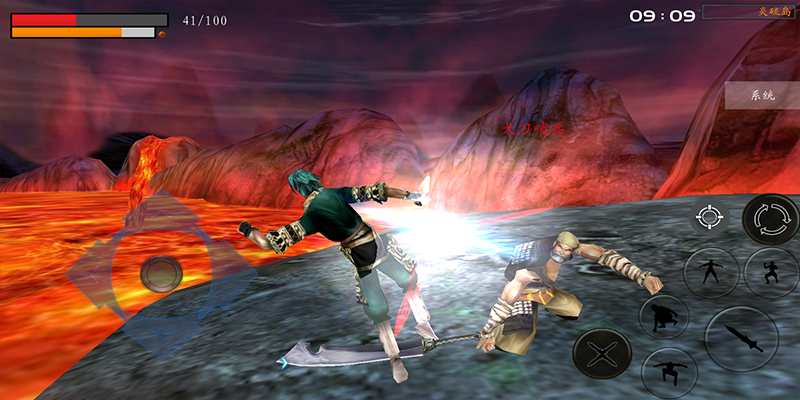Tap the virtual joystick center knob
Viewport: 800px width, 400px height.
[x=160, y=272]
